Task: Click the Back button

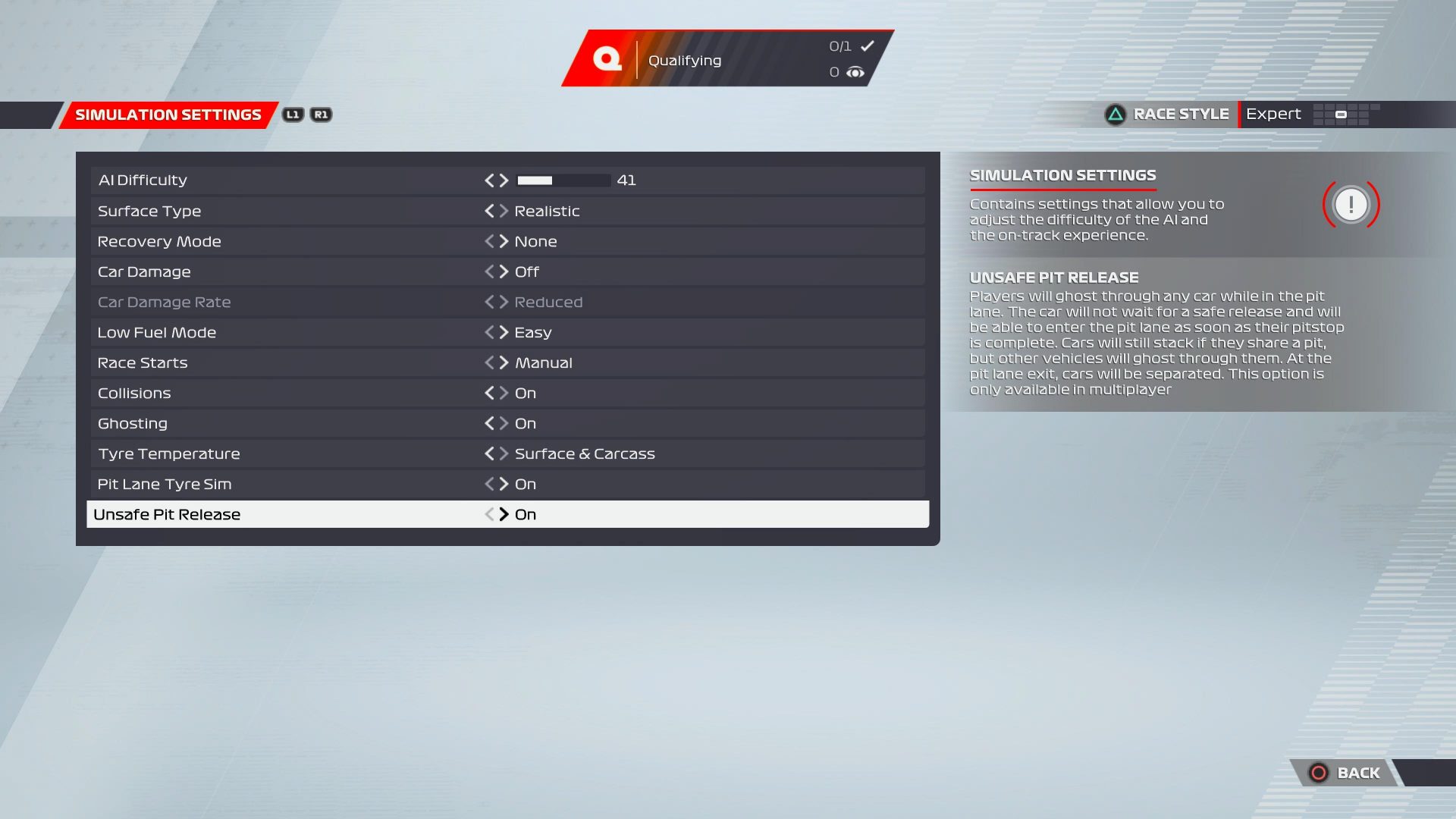Action: pos(1357,773)
